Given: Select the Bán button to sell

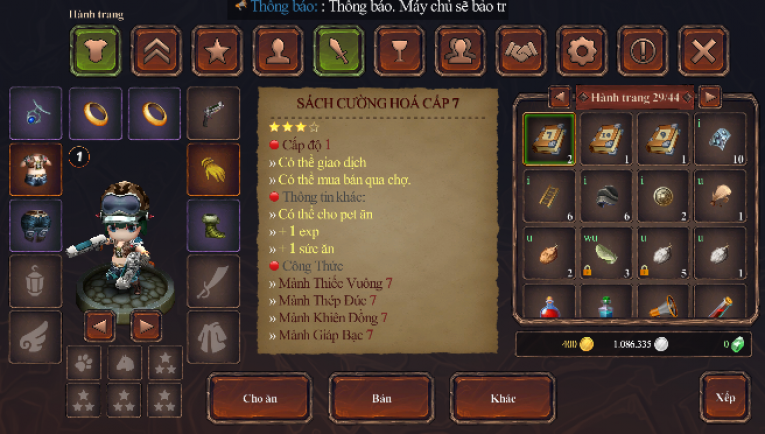Looking at the screenshot, I should tap(381, 398).
